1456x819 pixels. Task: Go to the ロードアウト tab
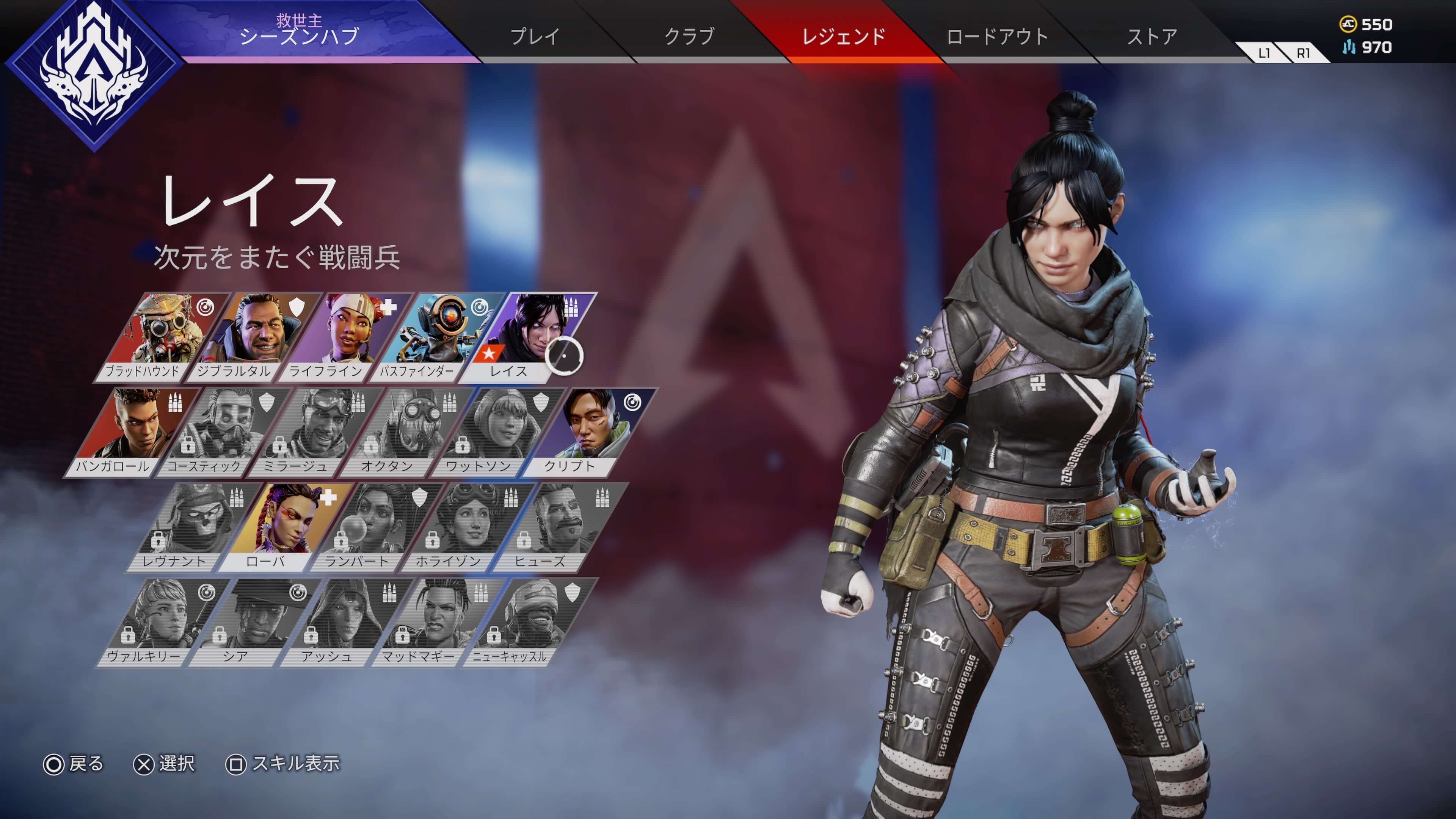998,37
